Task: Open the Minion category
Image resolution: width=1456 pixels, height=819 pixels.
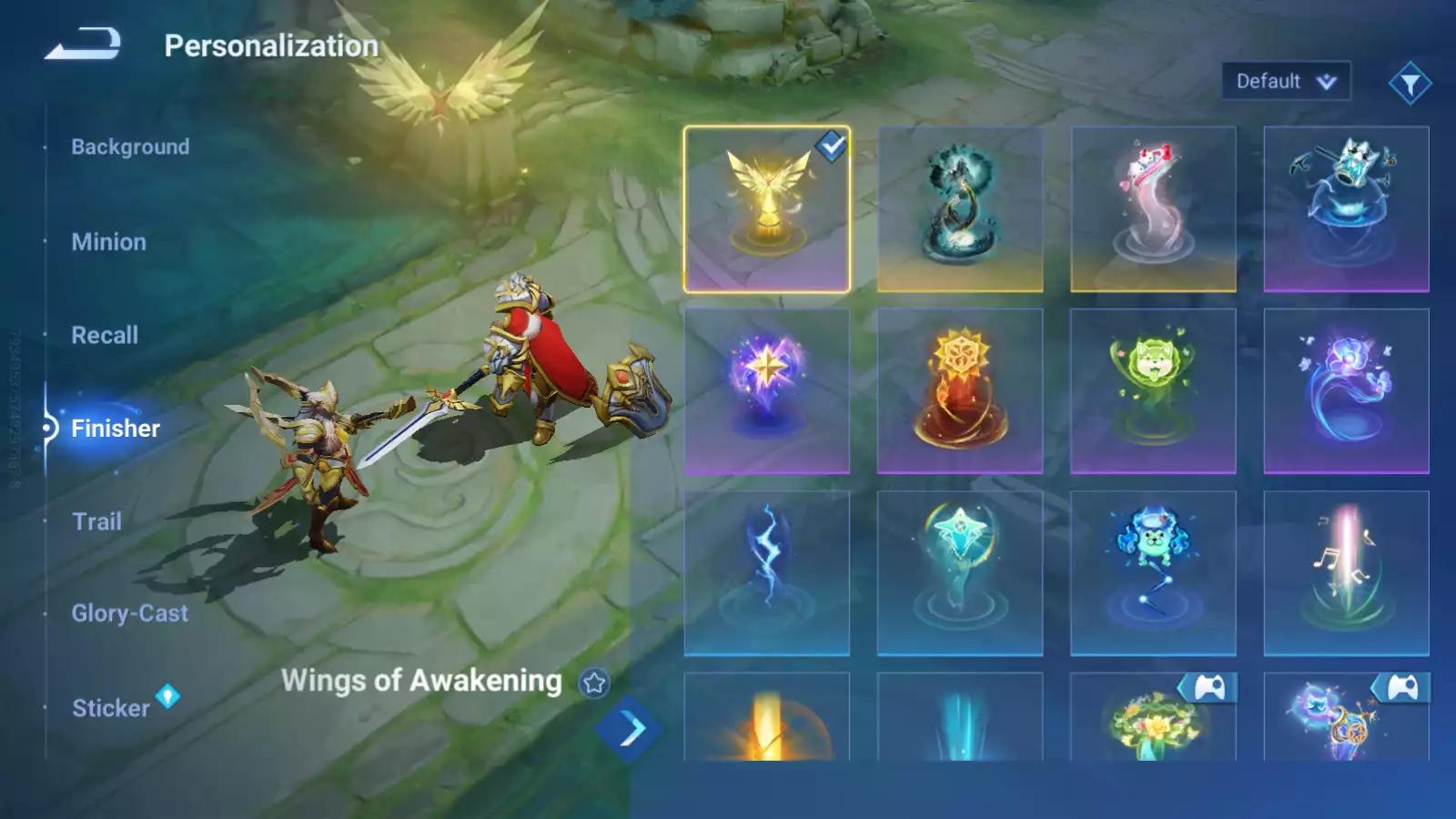Action: click(x=108, y=242)
